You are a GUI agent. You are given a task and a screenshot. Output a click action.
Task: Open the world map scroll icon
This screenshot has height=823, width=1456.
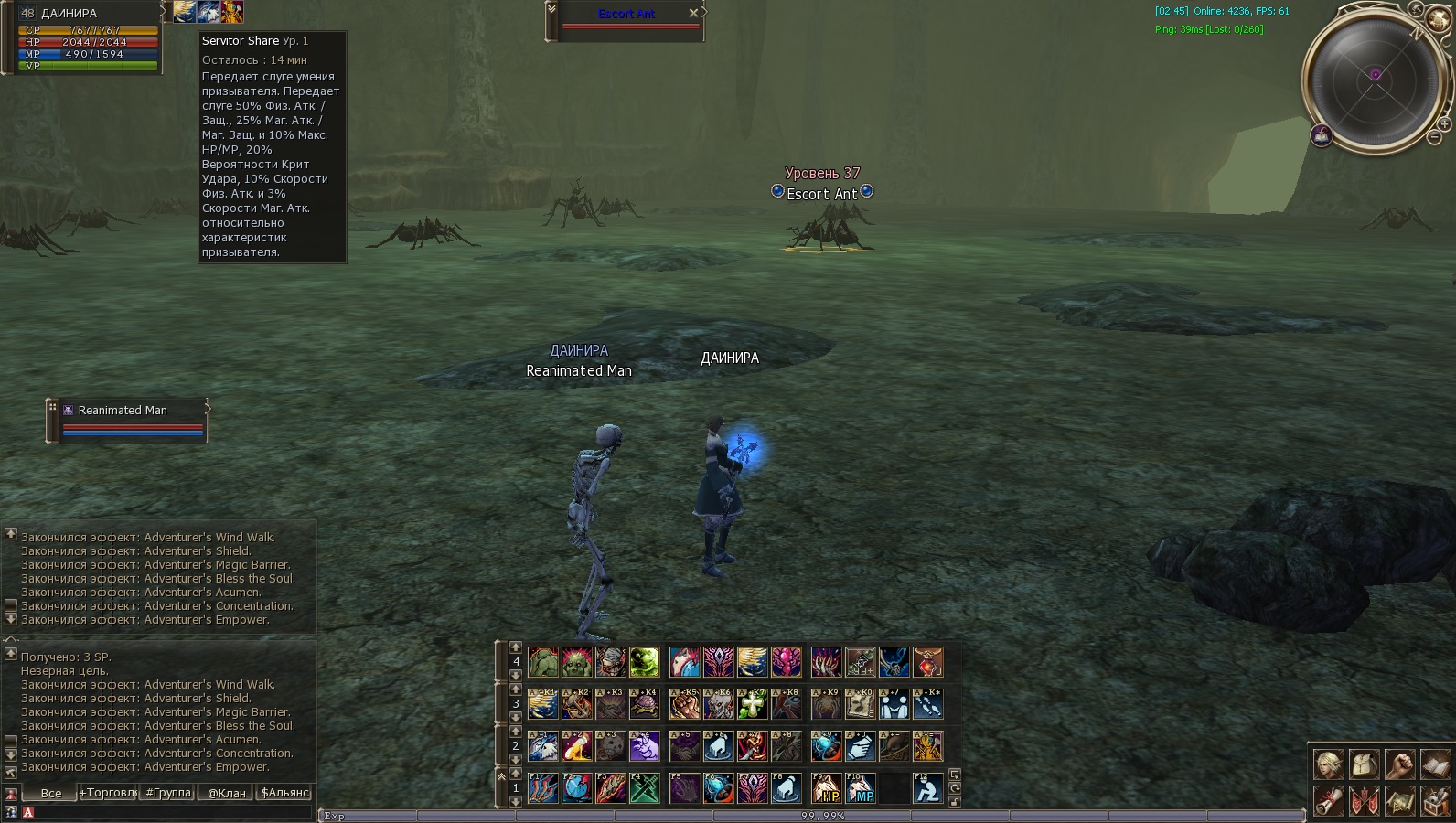tap(1399, 800)
